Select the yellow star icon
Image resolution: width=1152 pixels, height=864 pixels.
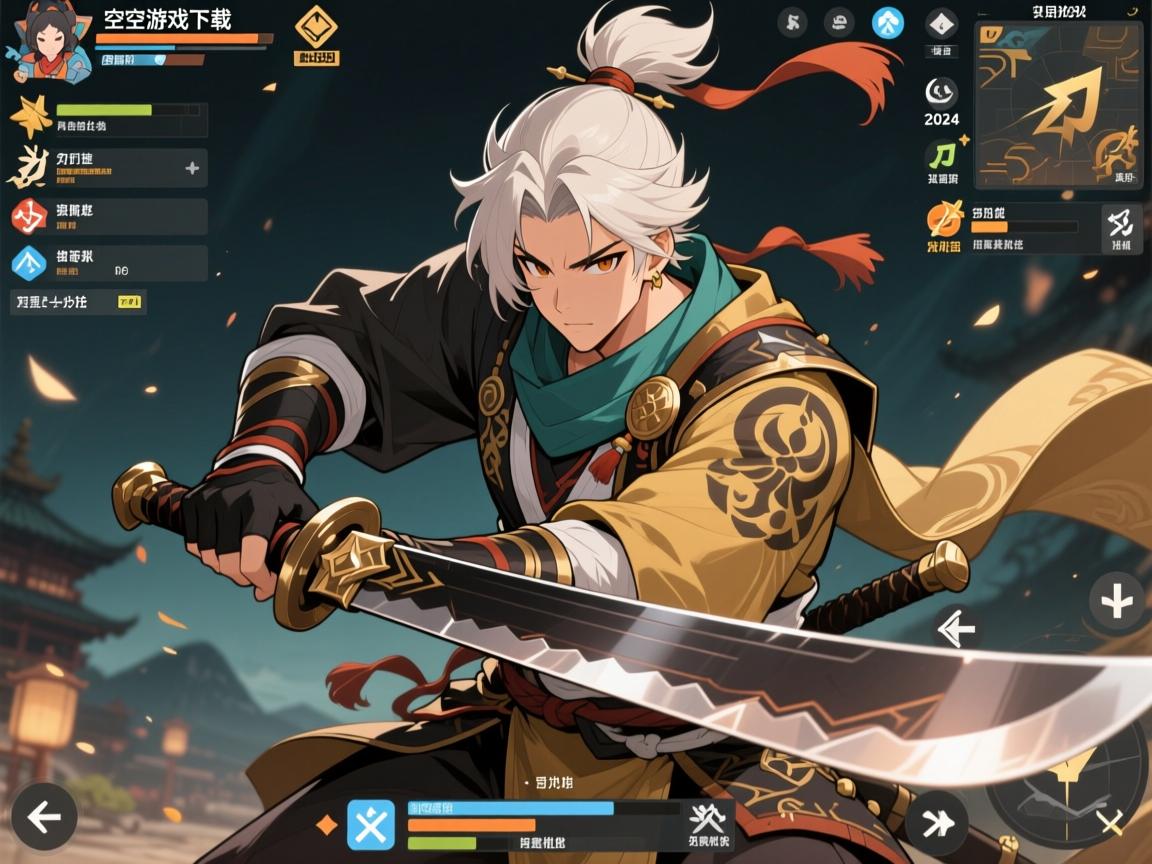[30, 118]
